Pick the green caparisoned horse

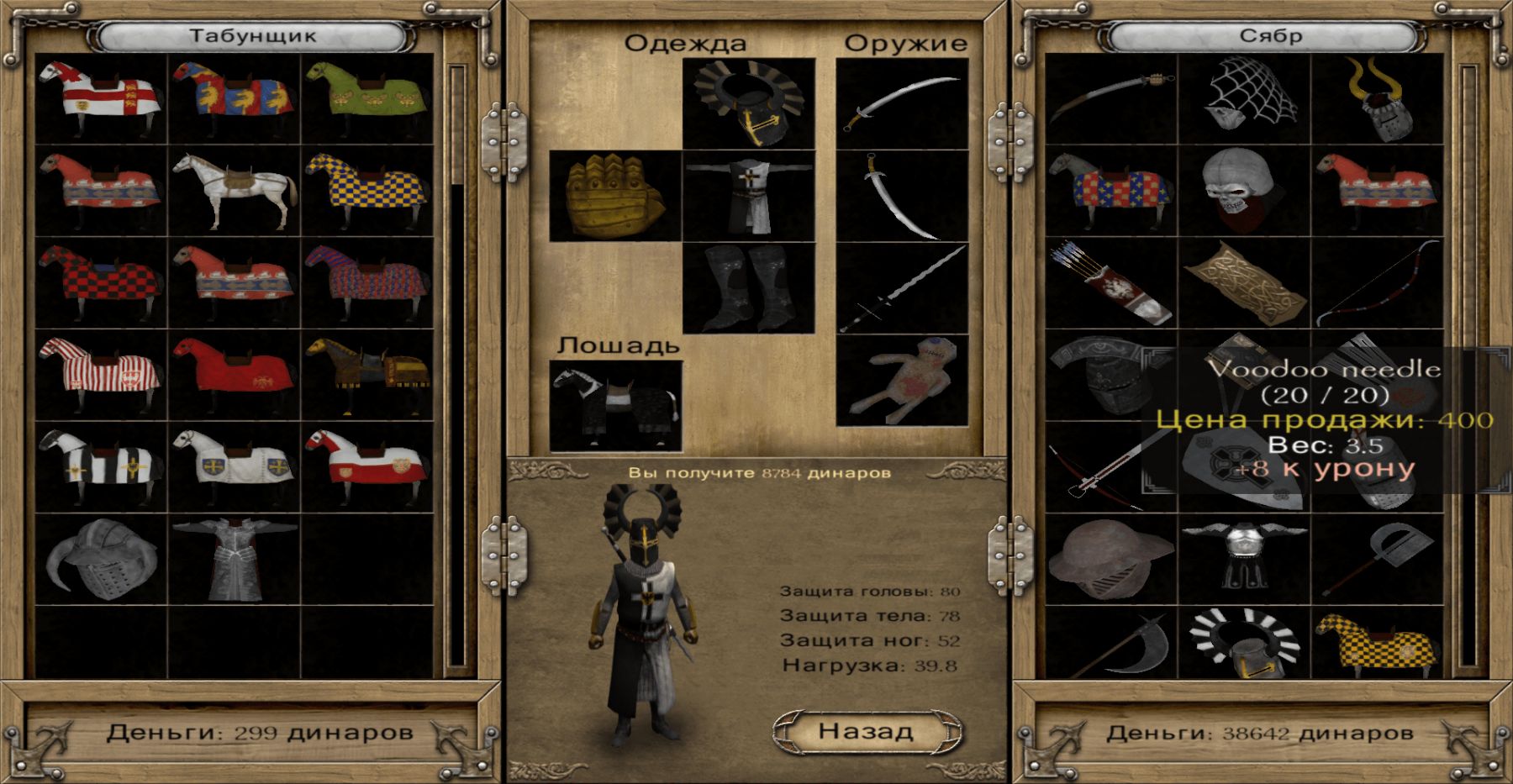[x=367, y=98]
